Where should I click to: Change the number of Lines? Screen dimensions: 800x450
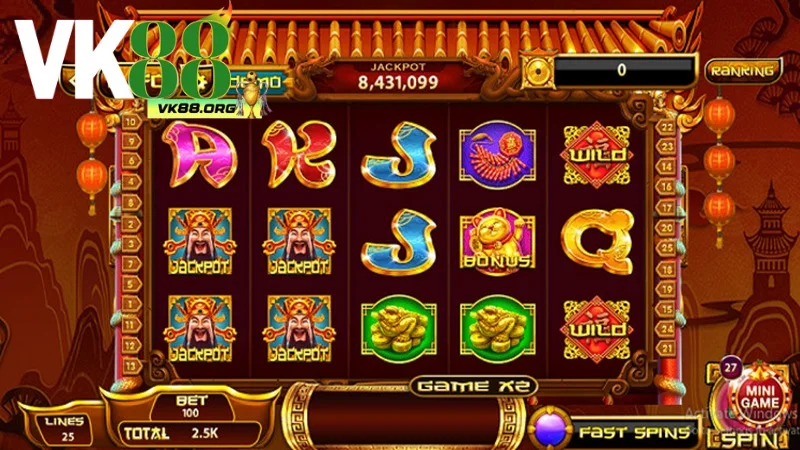tap(65, 428)
